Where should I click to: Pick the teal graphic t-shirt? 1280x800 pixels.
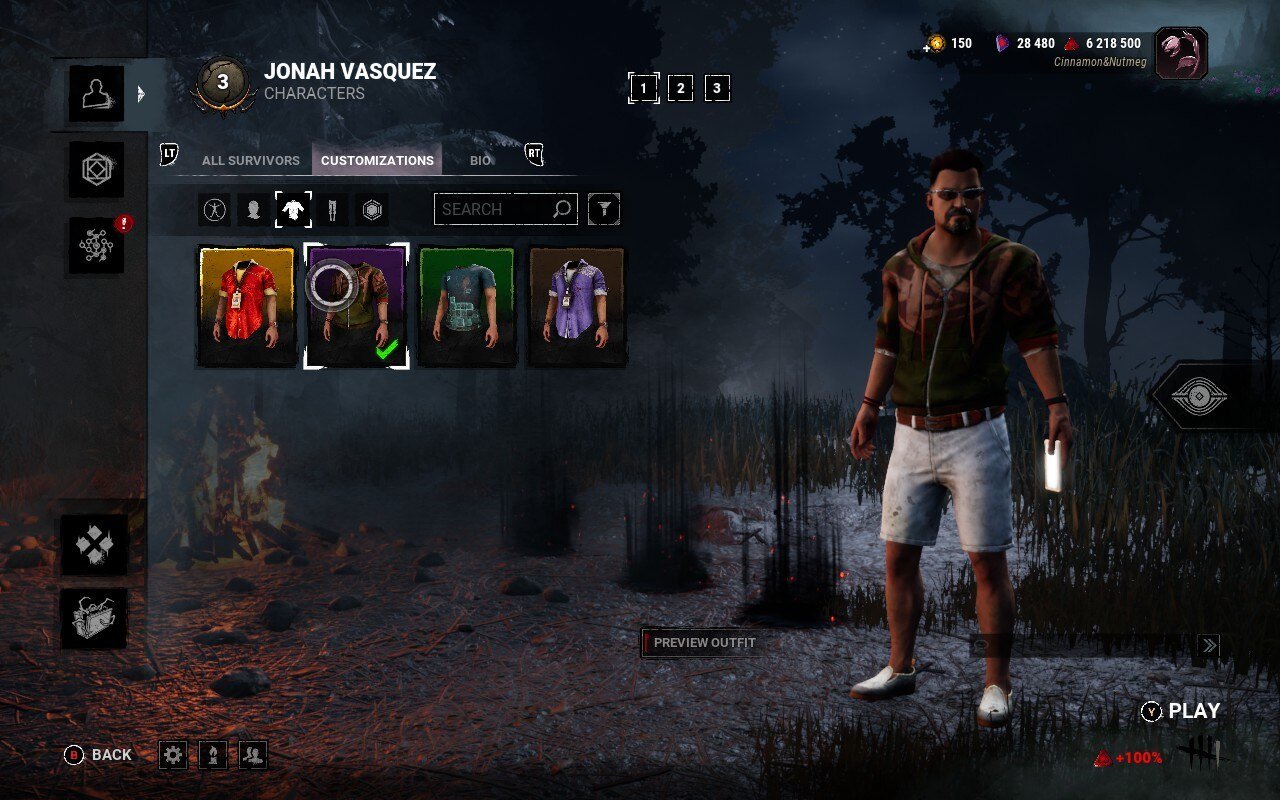click(x=467, y=306)
